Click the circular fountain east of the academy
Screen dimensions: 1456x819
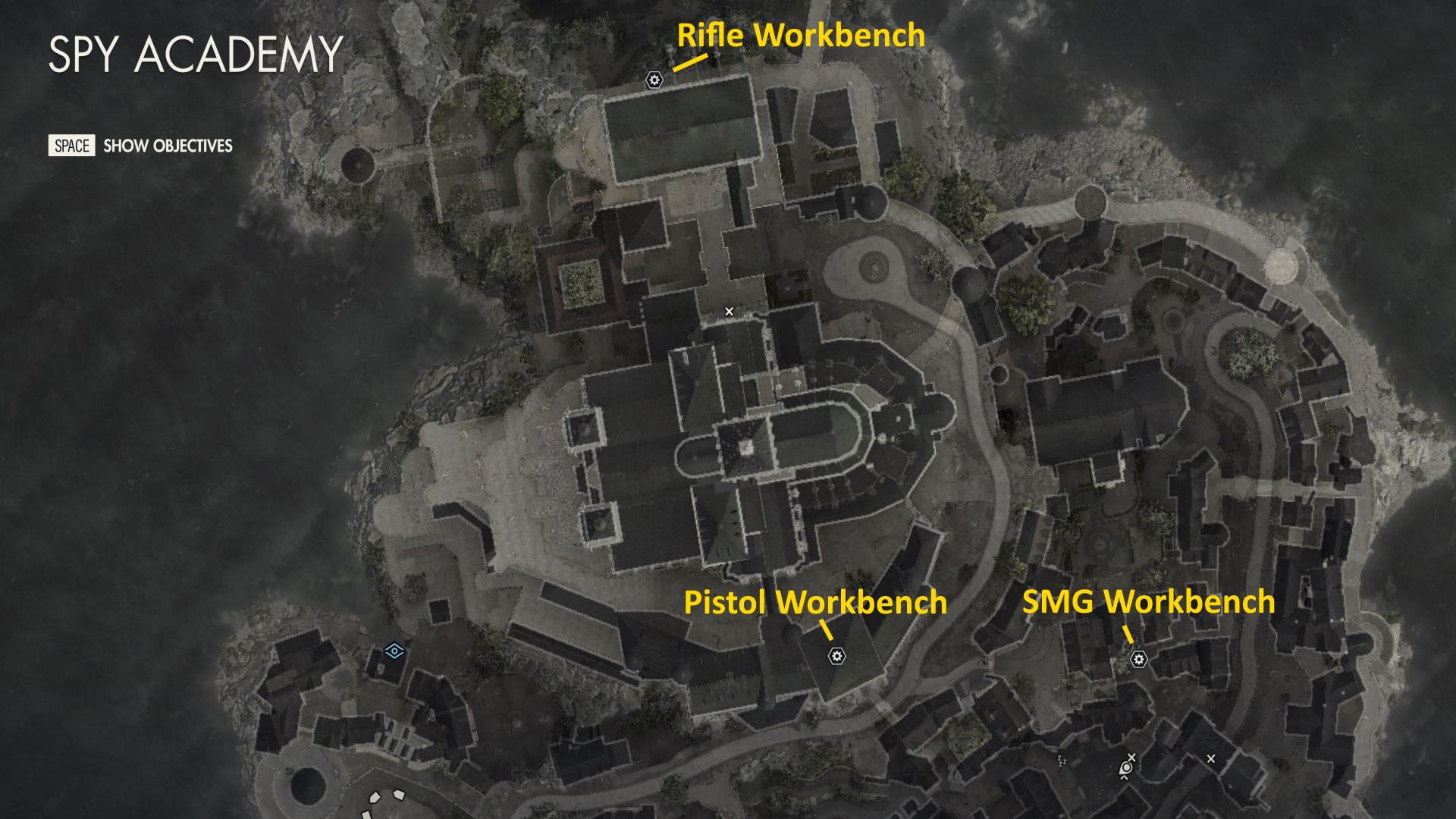(875, 267)
